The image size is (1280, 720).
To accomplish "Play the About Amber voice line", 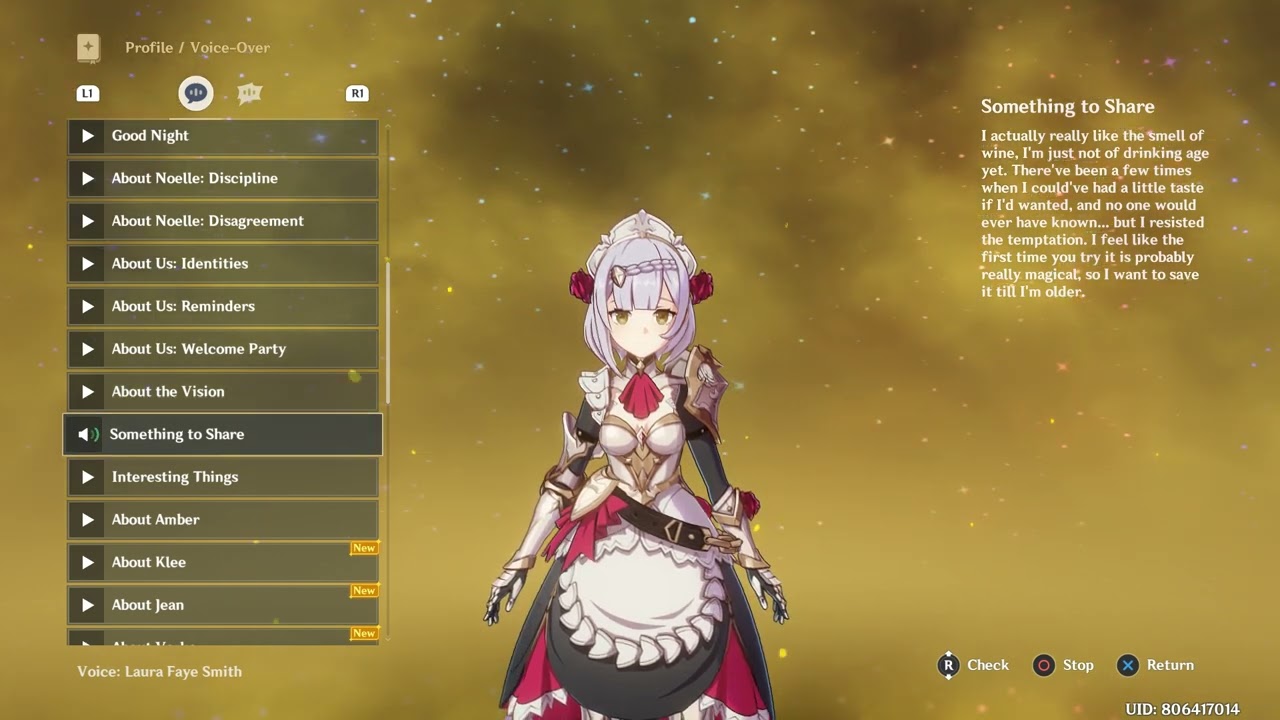I will [x=222, y=520].
